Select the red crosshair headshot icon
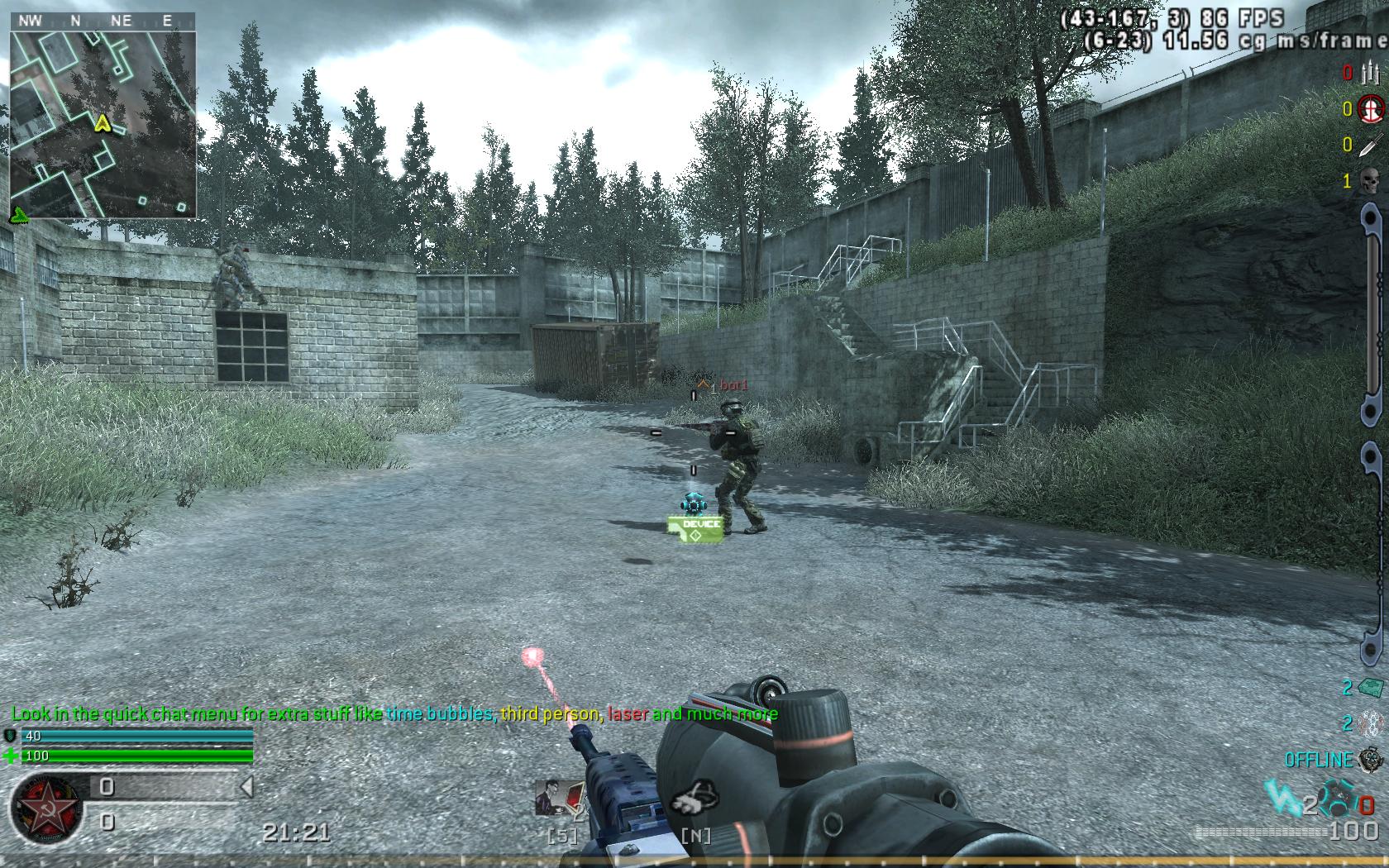 coord(1371,108)
